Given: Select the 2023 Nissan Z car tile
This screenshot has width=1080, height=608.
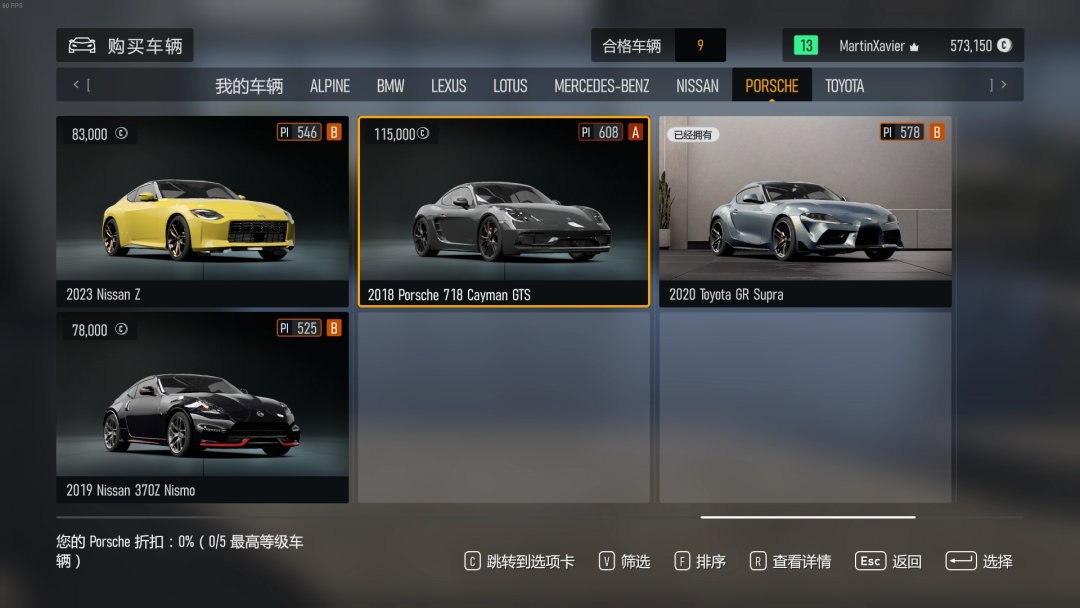Looking at the screenshot, I should [202, 211].
